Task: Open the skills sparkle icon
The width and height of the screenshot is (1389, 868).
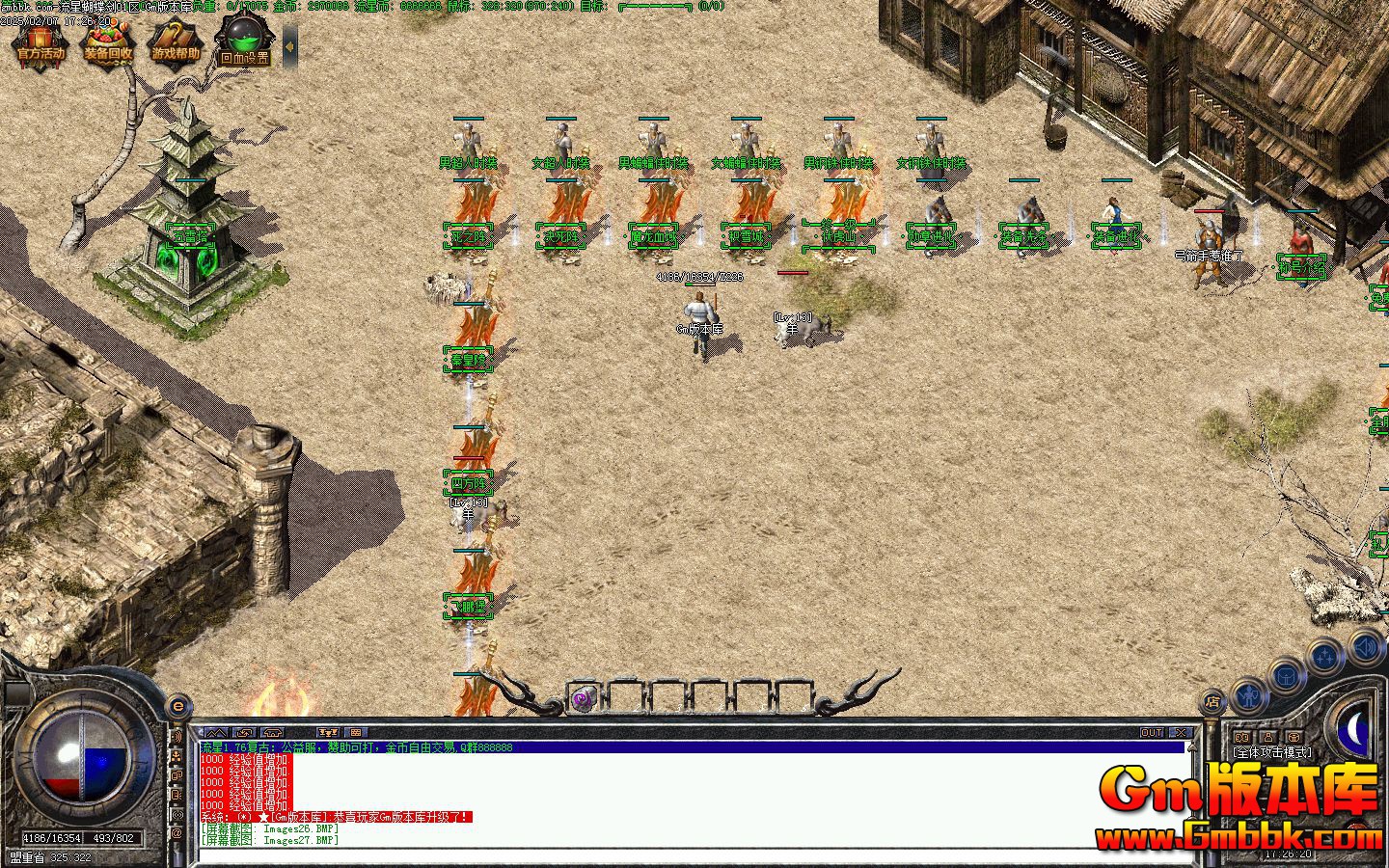Action: click(1326, 658)
